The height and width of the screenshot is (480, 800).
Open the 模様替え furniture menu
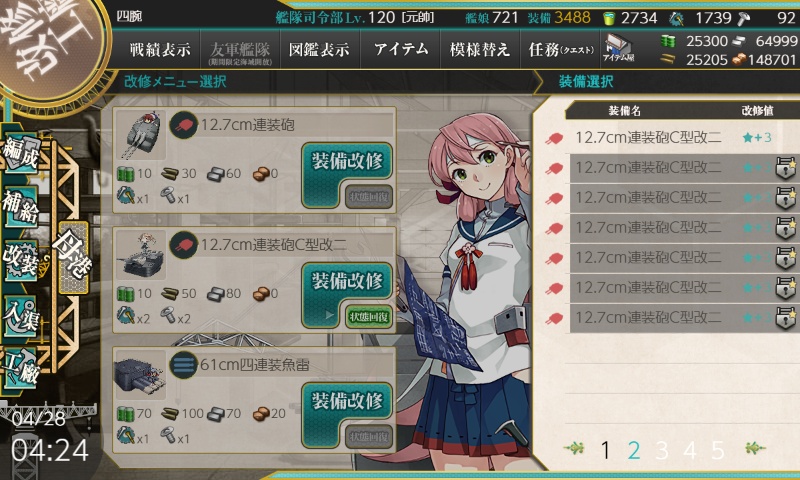coord(479,49)
